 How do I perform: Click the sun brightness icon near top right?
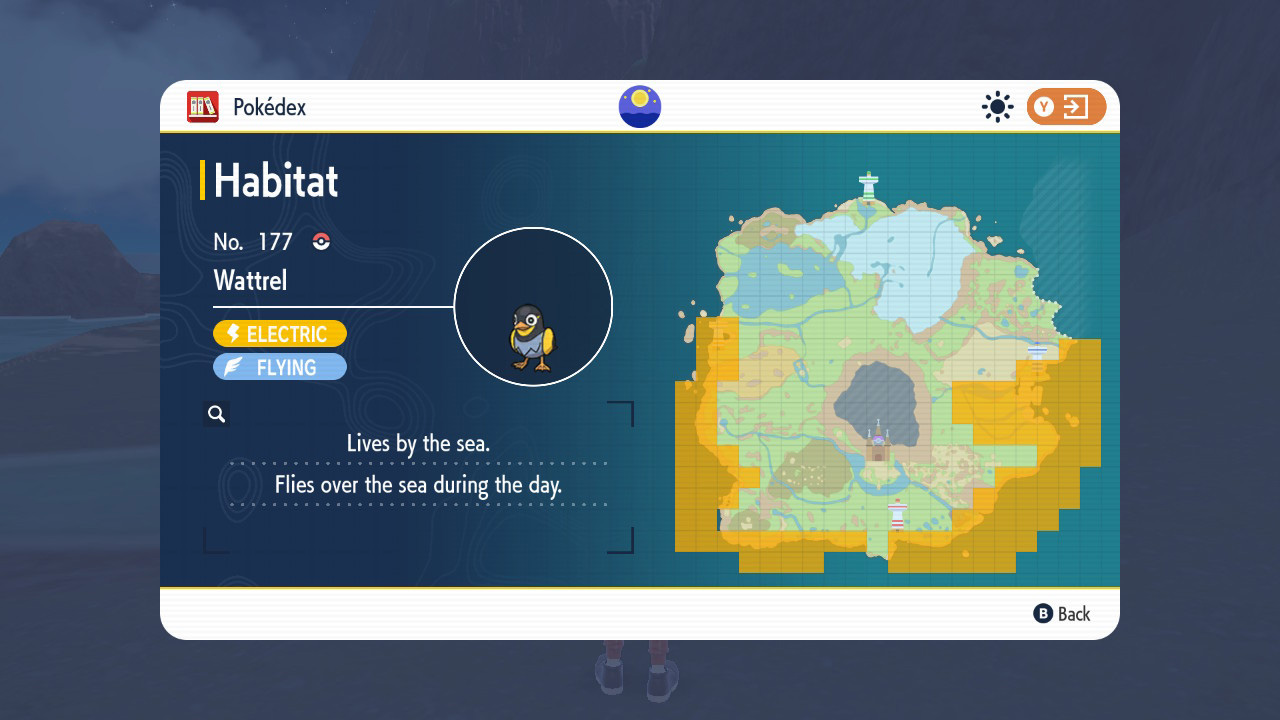tap(997, 106)
